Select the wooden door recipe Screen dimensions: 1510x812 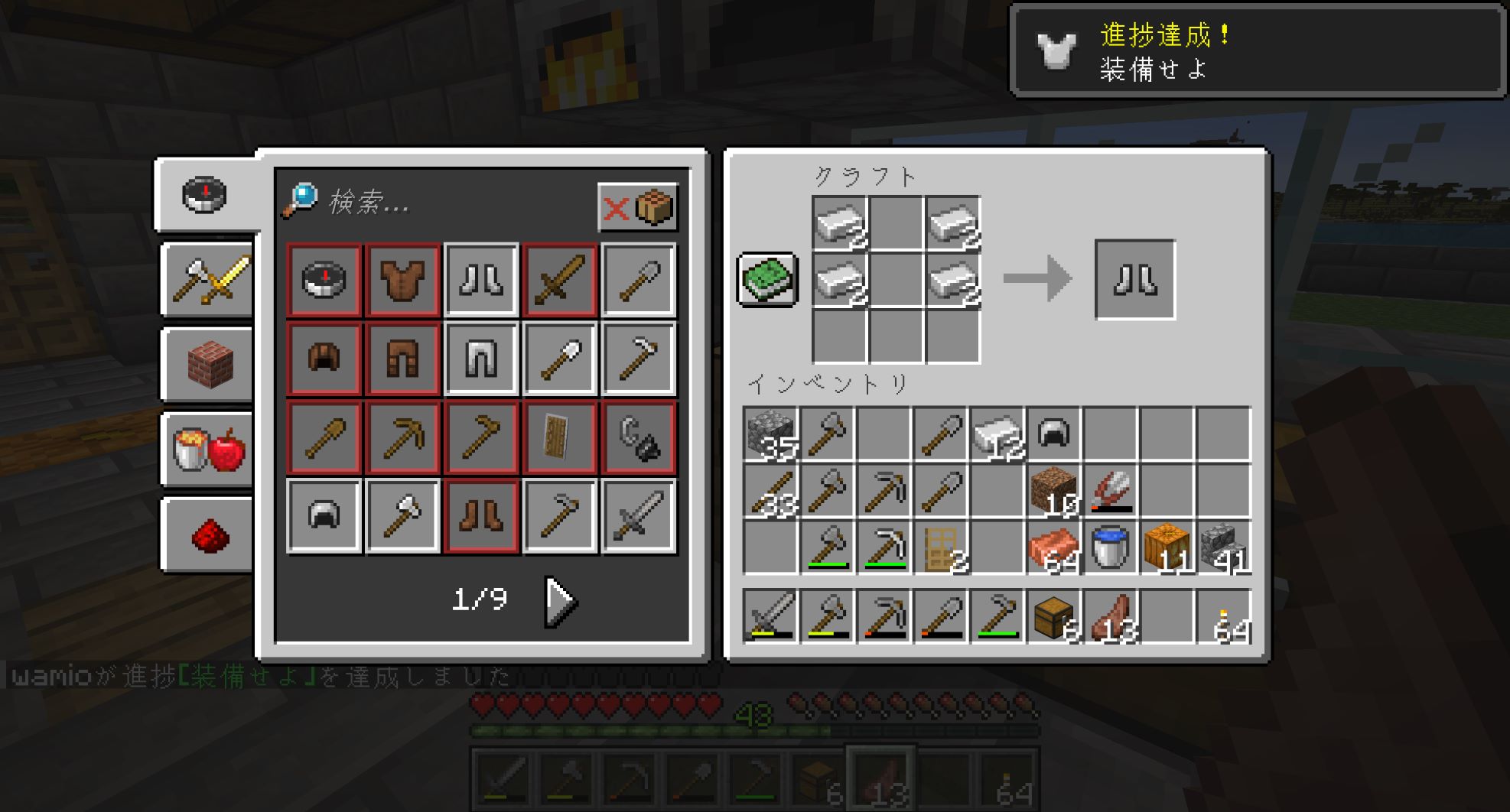point(559,437)
